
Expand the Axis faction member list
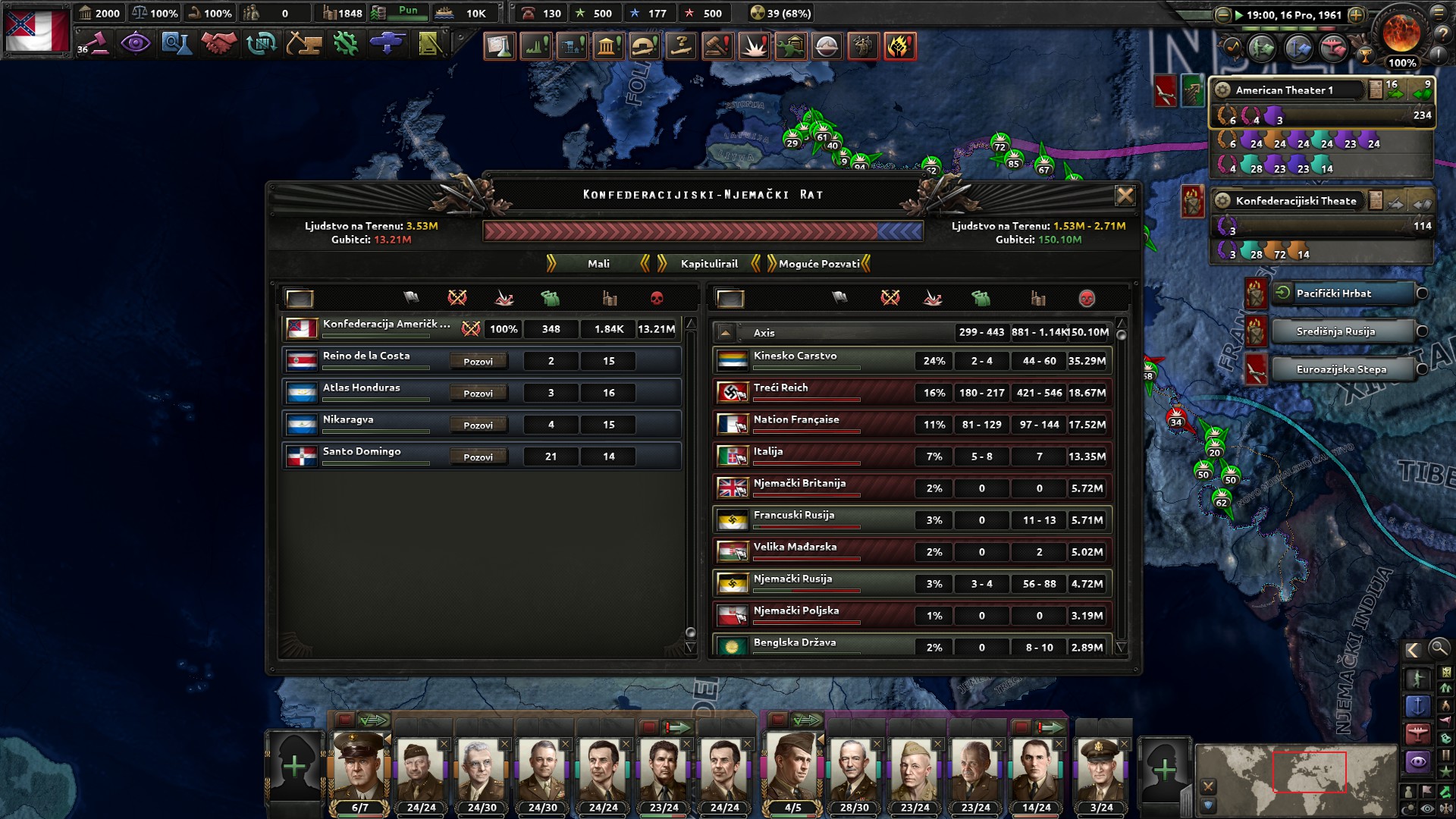coord(726,331)
